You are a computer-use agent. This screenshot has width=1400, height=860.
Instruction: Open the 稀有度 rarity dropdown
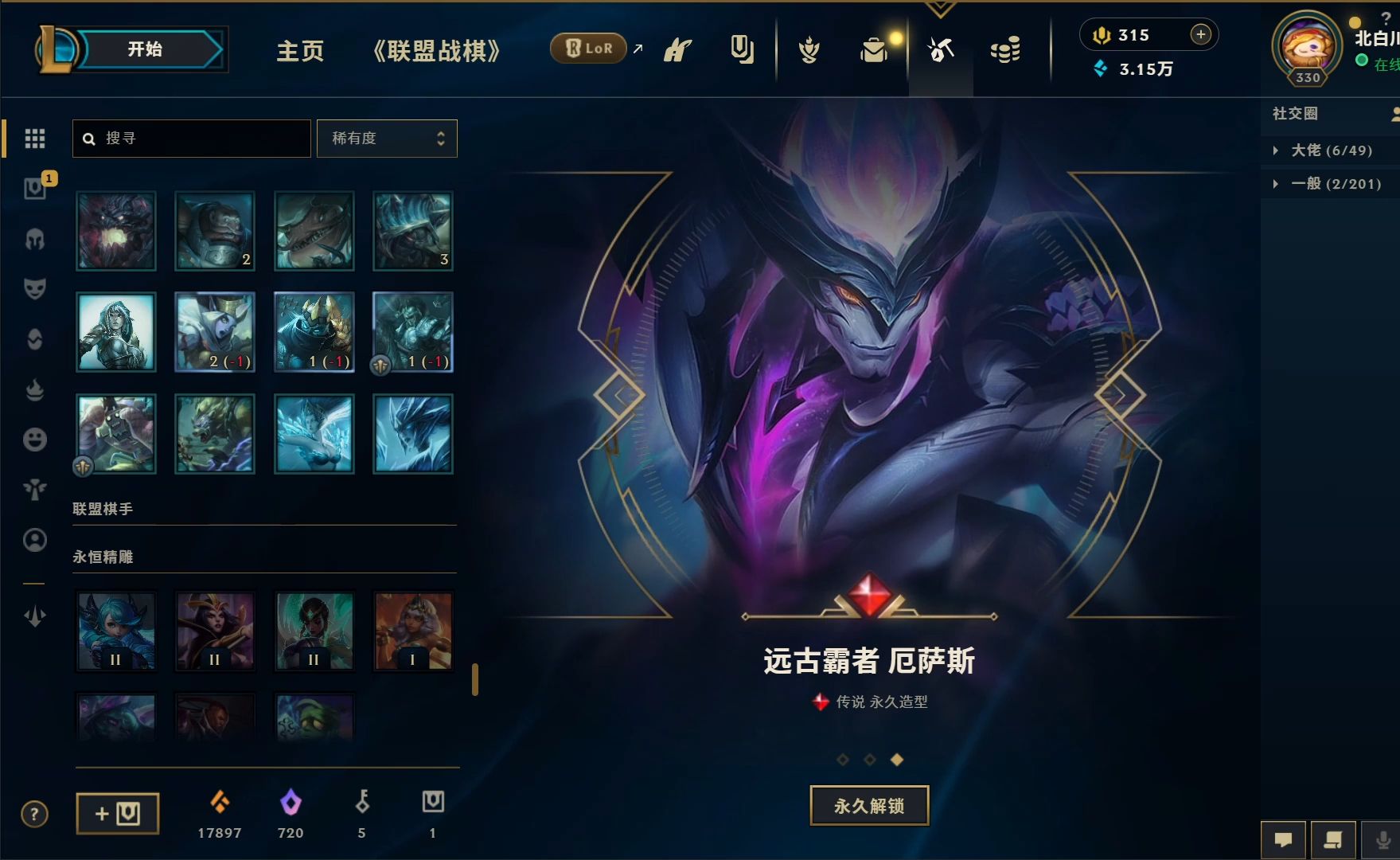click(x=387, y=138)
